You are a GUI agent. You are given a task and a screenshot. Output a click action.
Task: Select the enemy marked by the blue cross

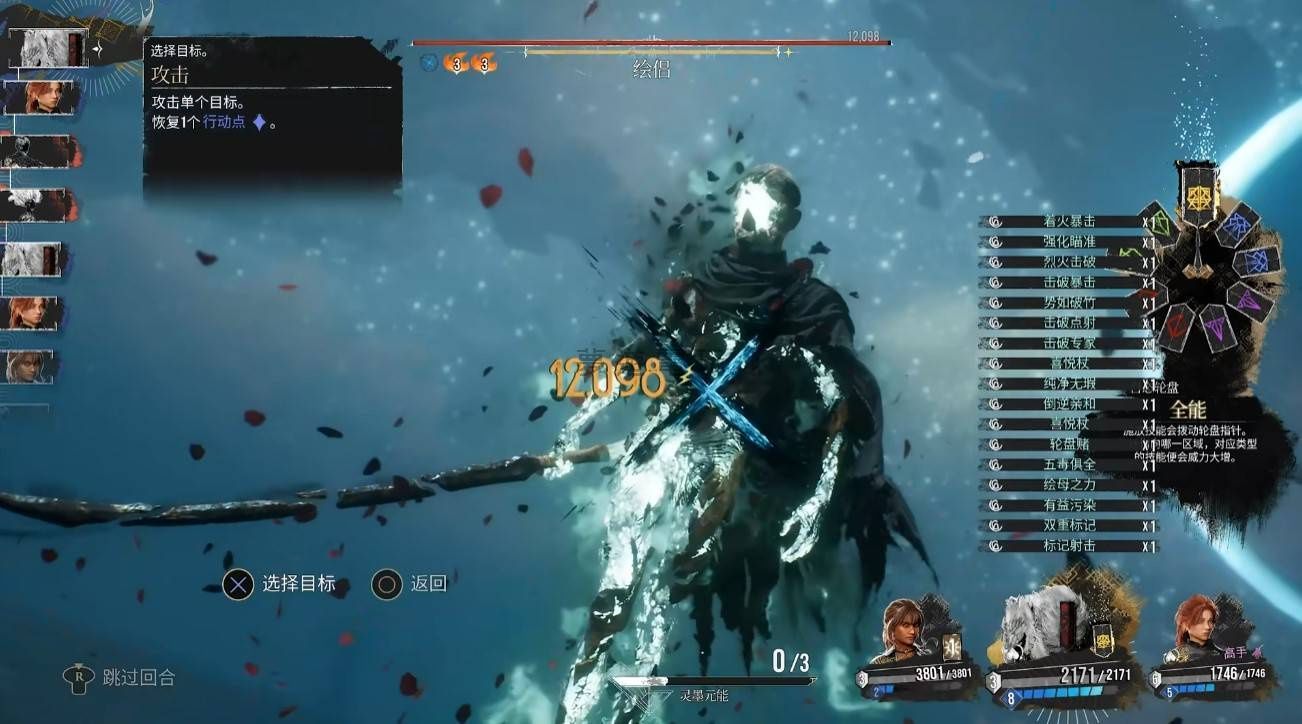(x=712, y=387)
